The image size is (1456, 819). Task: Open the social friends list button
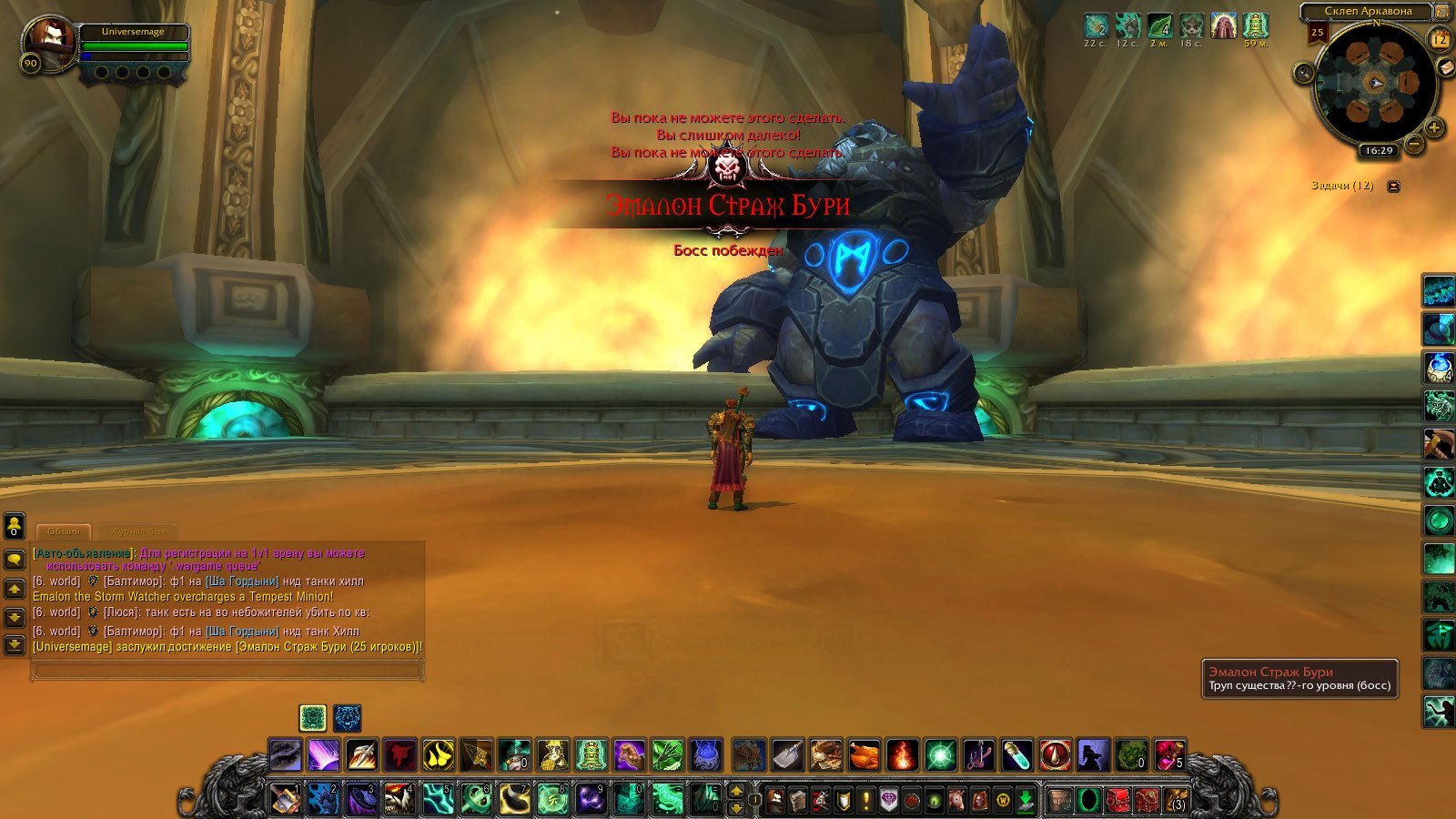(15, 527)
